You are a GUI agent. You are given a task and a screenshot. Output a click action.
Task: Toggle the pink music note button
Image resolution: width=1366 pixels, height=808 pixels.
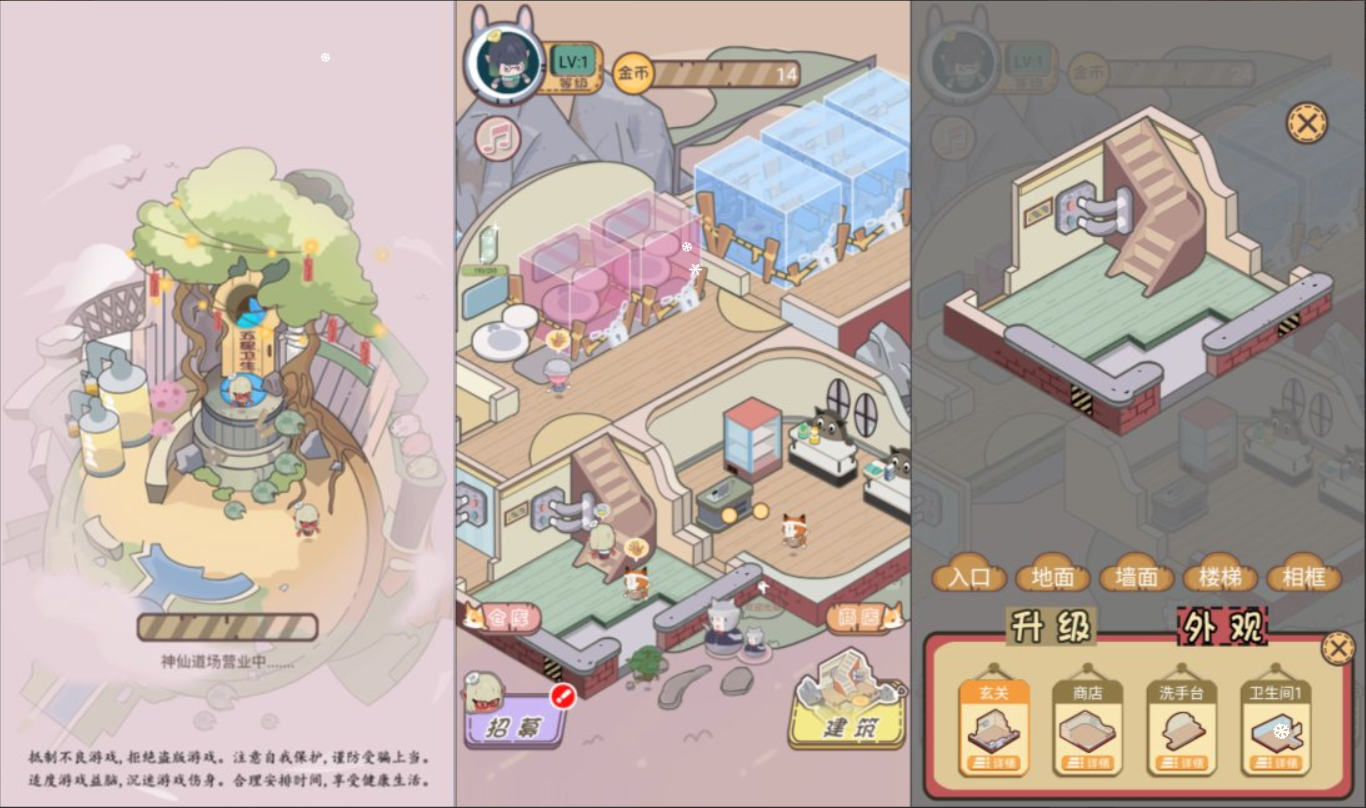(x=498, y=137)
